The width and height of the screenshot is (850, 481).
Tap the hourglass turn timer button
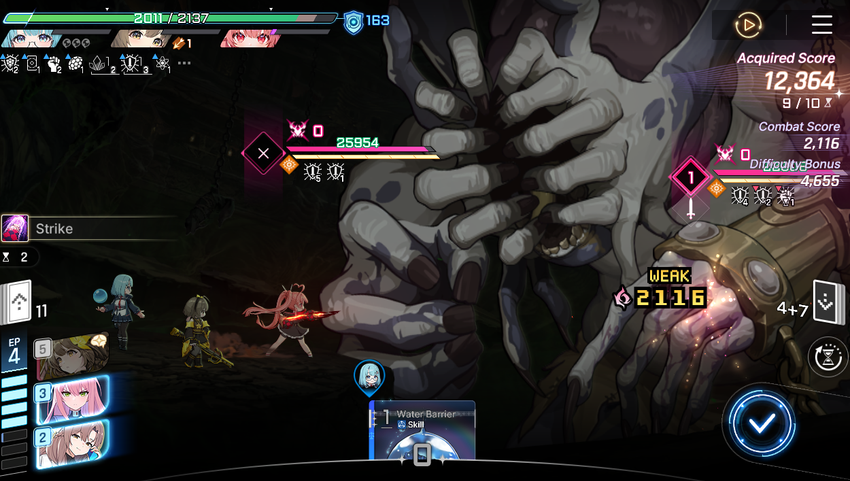point(829,356)
